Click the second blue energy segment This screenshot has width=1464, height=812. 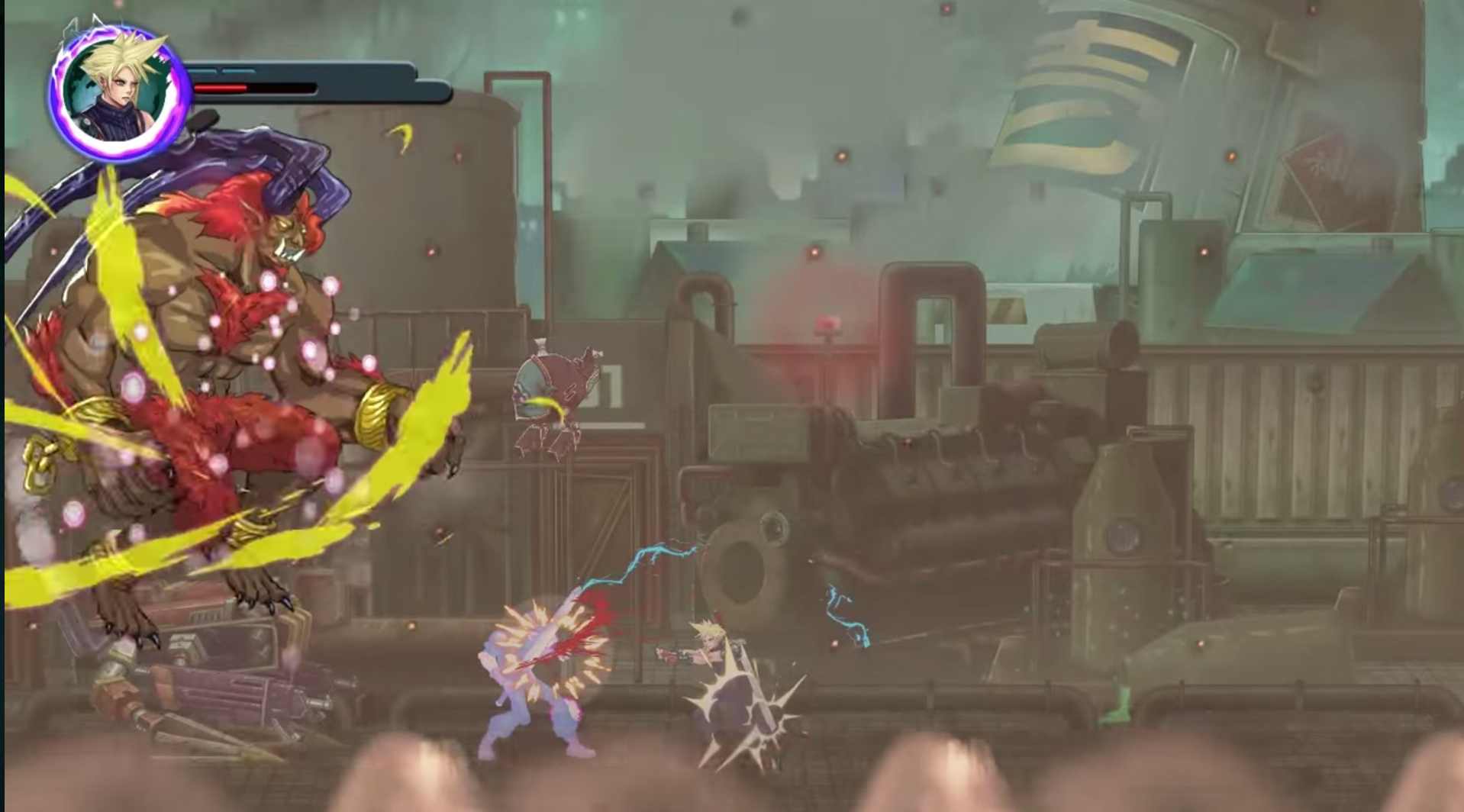[x=238, y=71]
